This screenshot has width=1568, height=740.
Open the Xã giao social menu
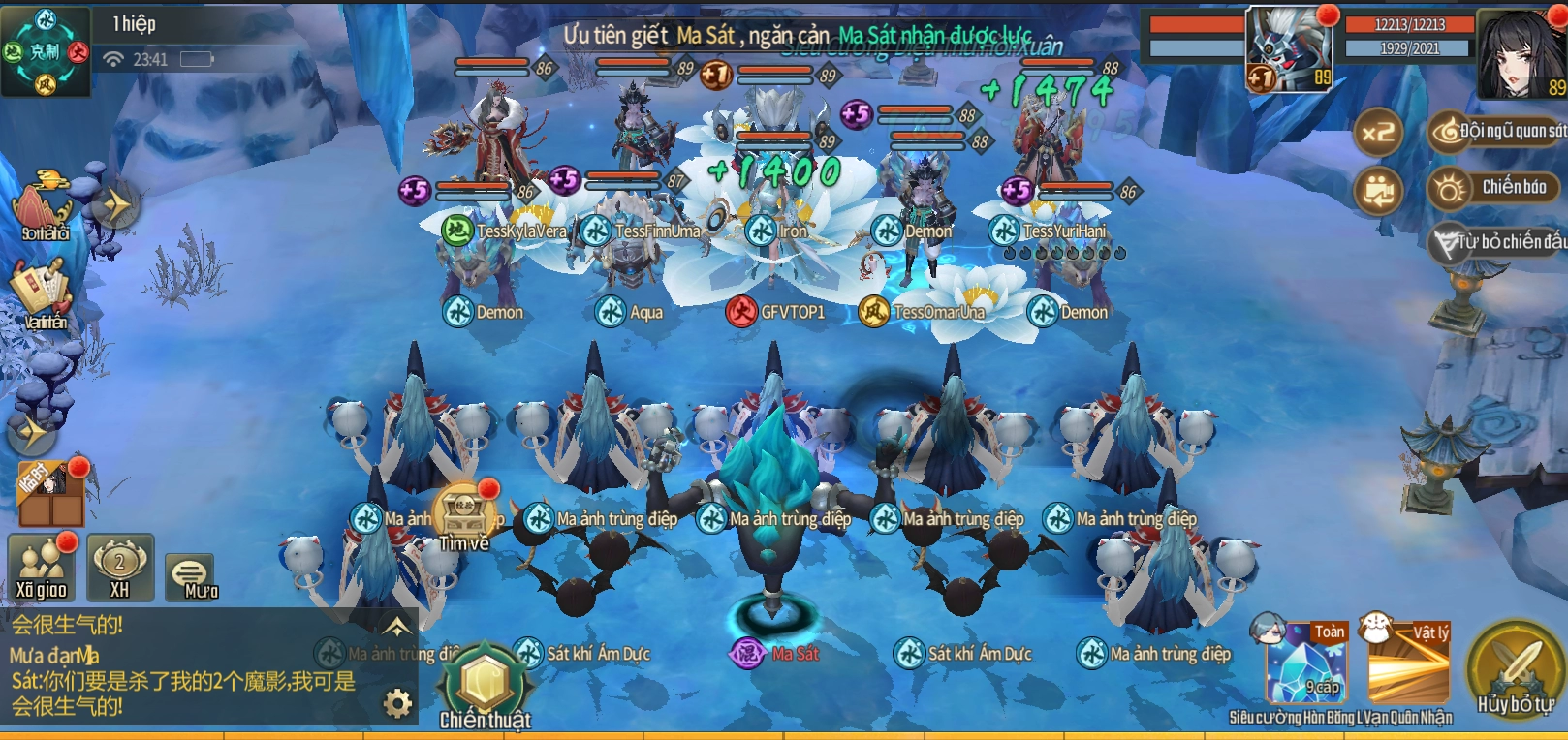pyautogui.click(x=42, y=570)
